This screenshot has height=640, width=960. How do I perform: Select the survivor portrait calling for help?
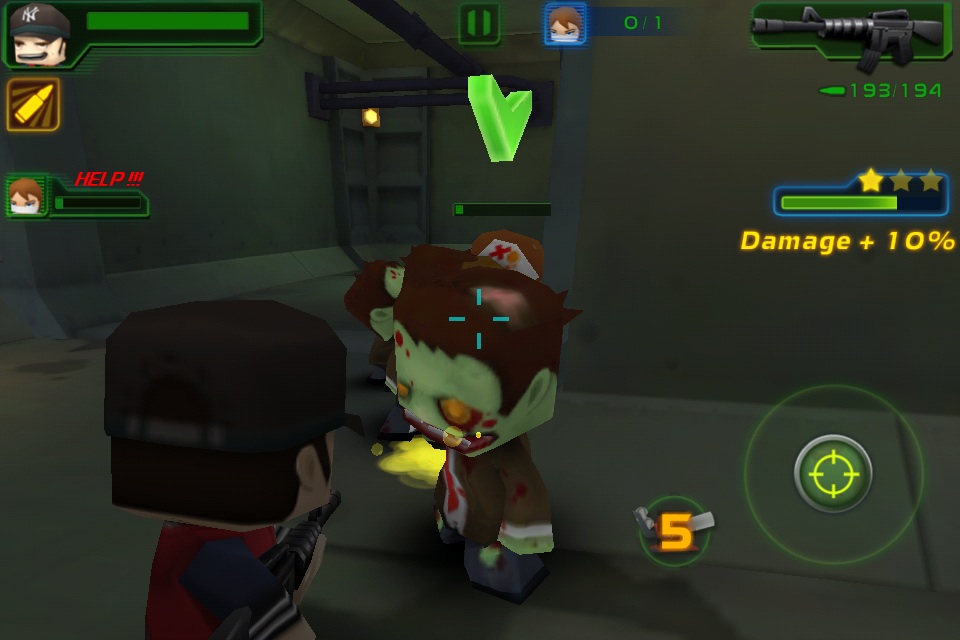click(x=27, y=195)
